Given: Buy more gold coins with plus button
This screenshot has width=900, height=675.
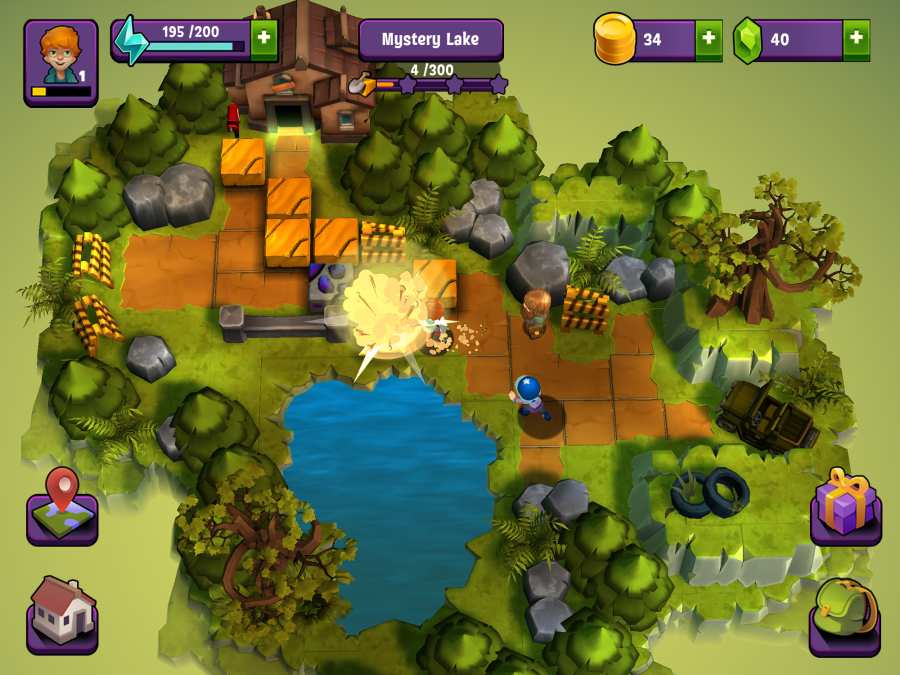Looking at the screenshot, I should pos(708,40).
